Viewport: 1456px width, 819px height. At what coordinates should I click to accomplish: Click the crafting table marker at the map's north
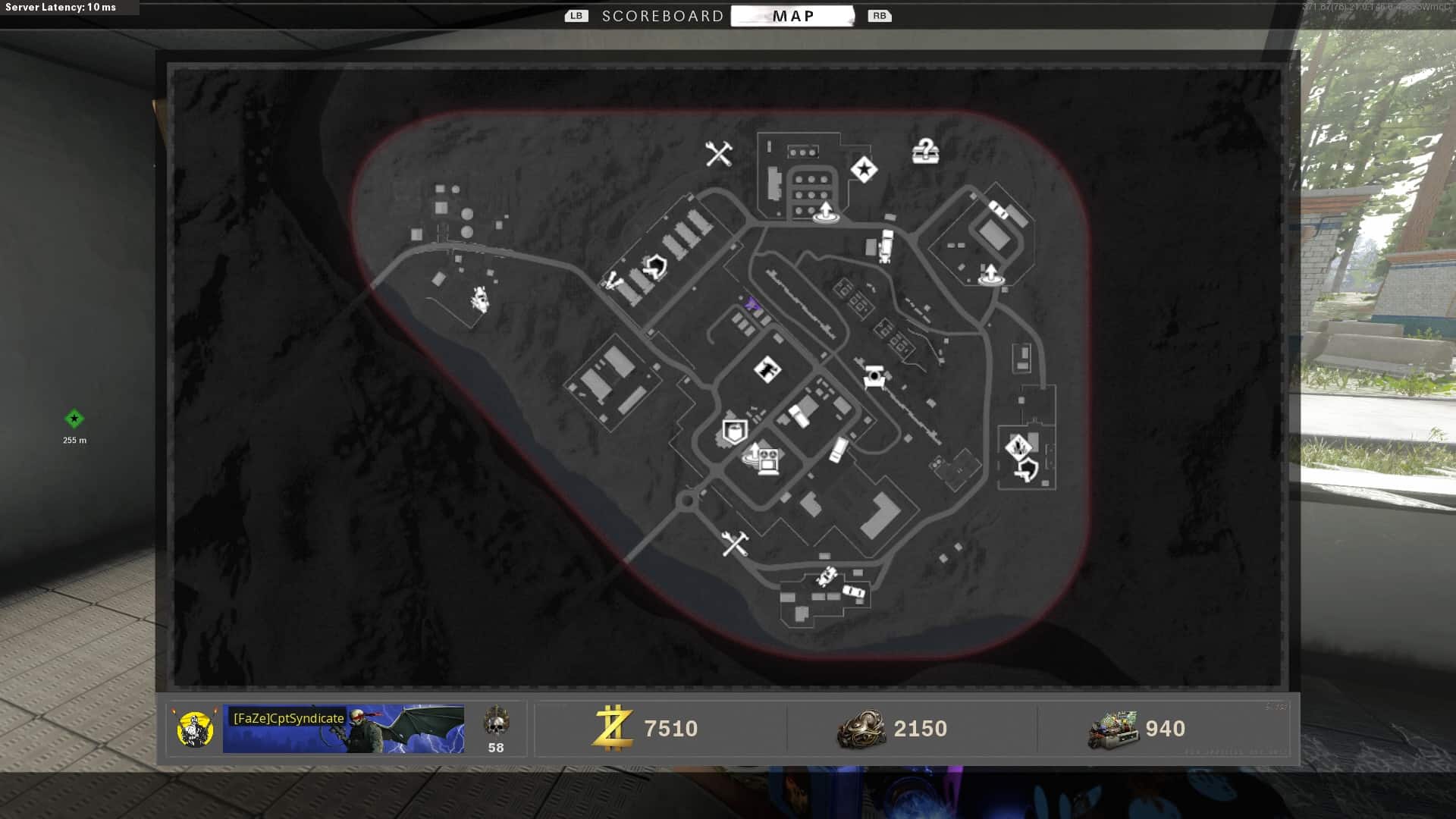(718, 154)
